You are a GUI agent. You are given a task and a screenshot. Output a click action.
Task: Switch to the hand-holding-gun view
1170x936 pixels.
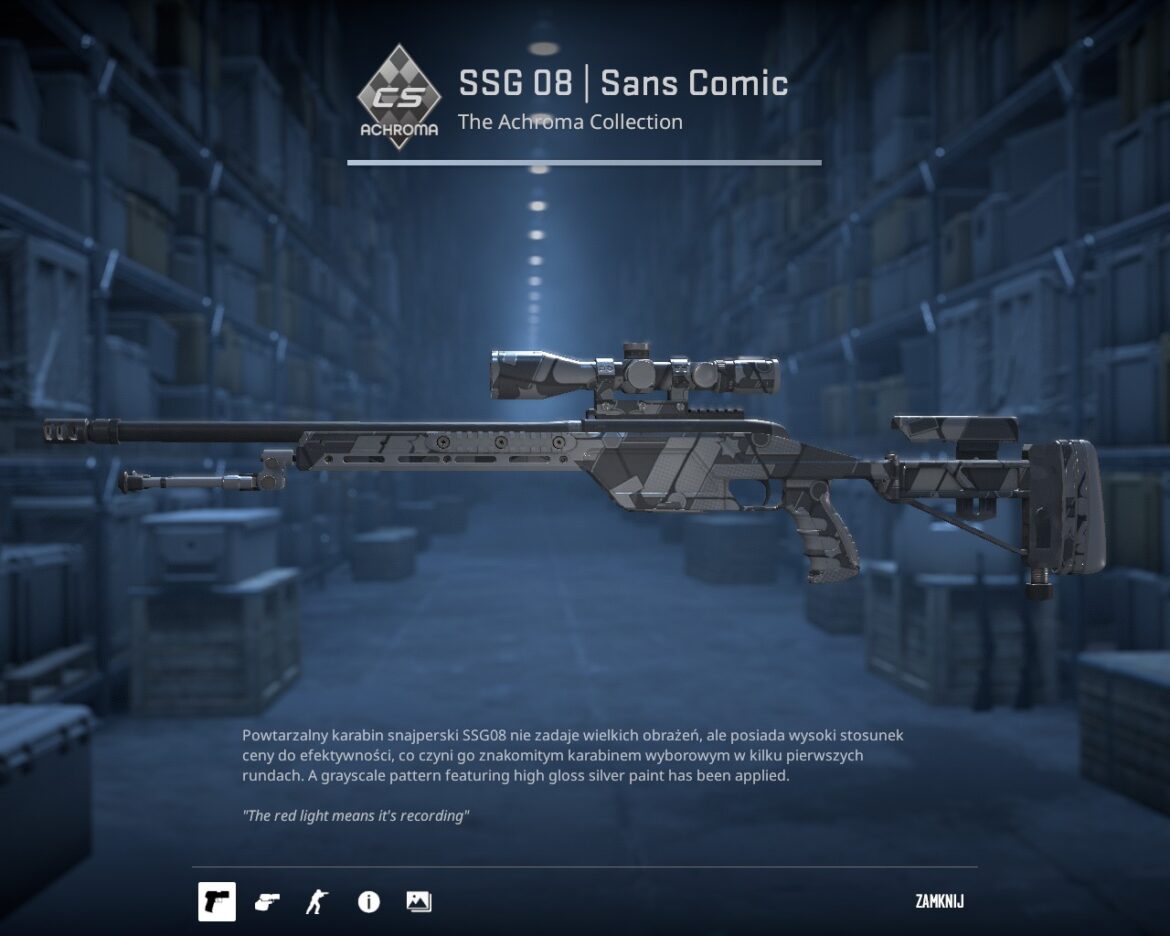point(267,902)
